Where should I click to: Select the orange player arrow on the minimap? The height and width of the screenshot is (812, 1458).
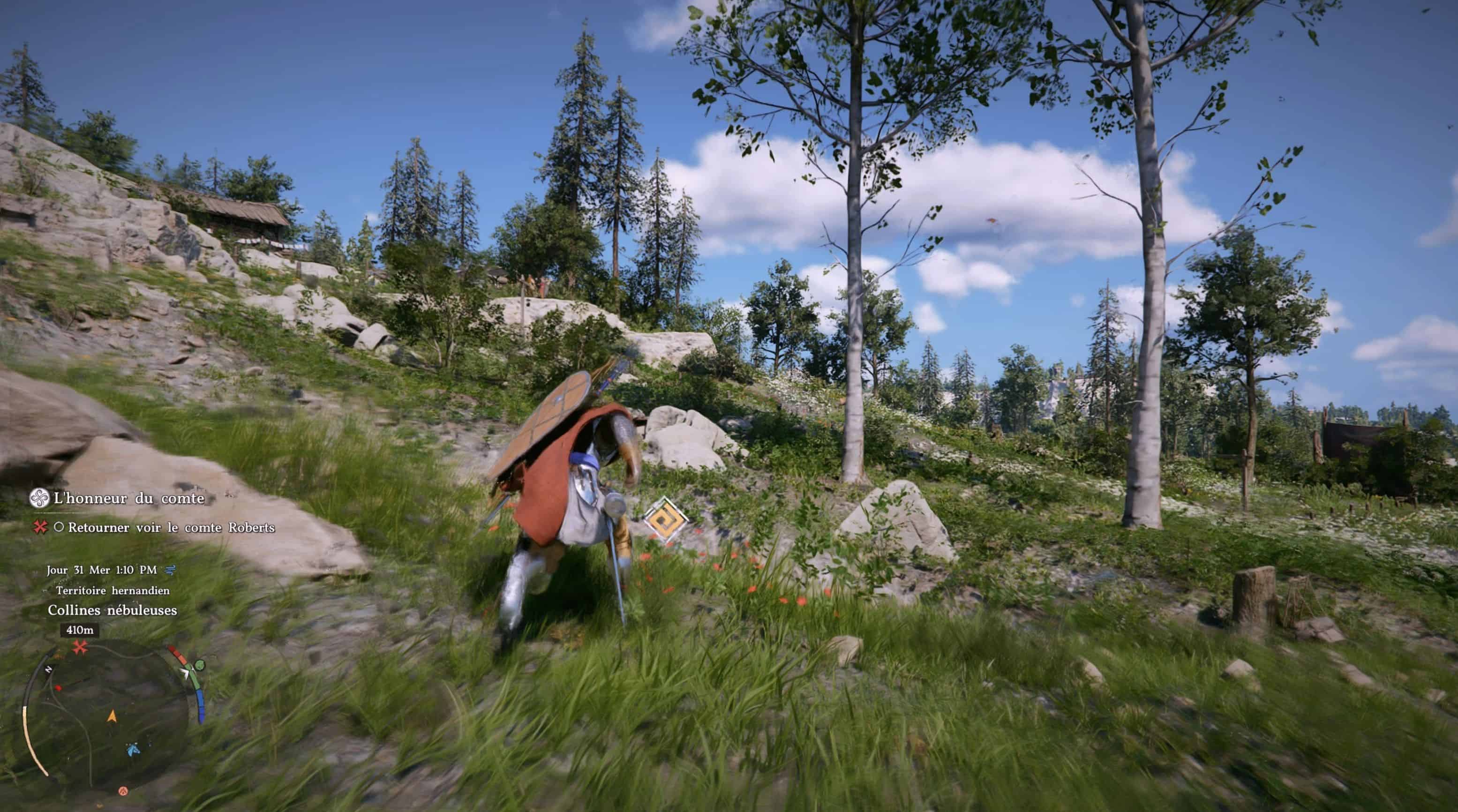coord(112,716)
